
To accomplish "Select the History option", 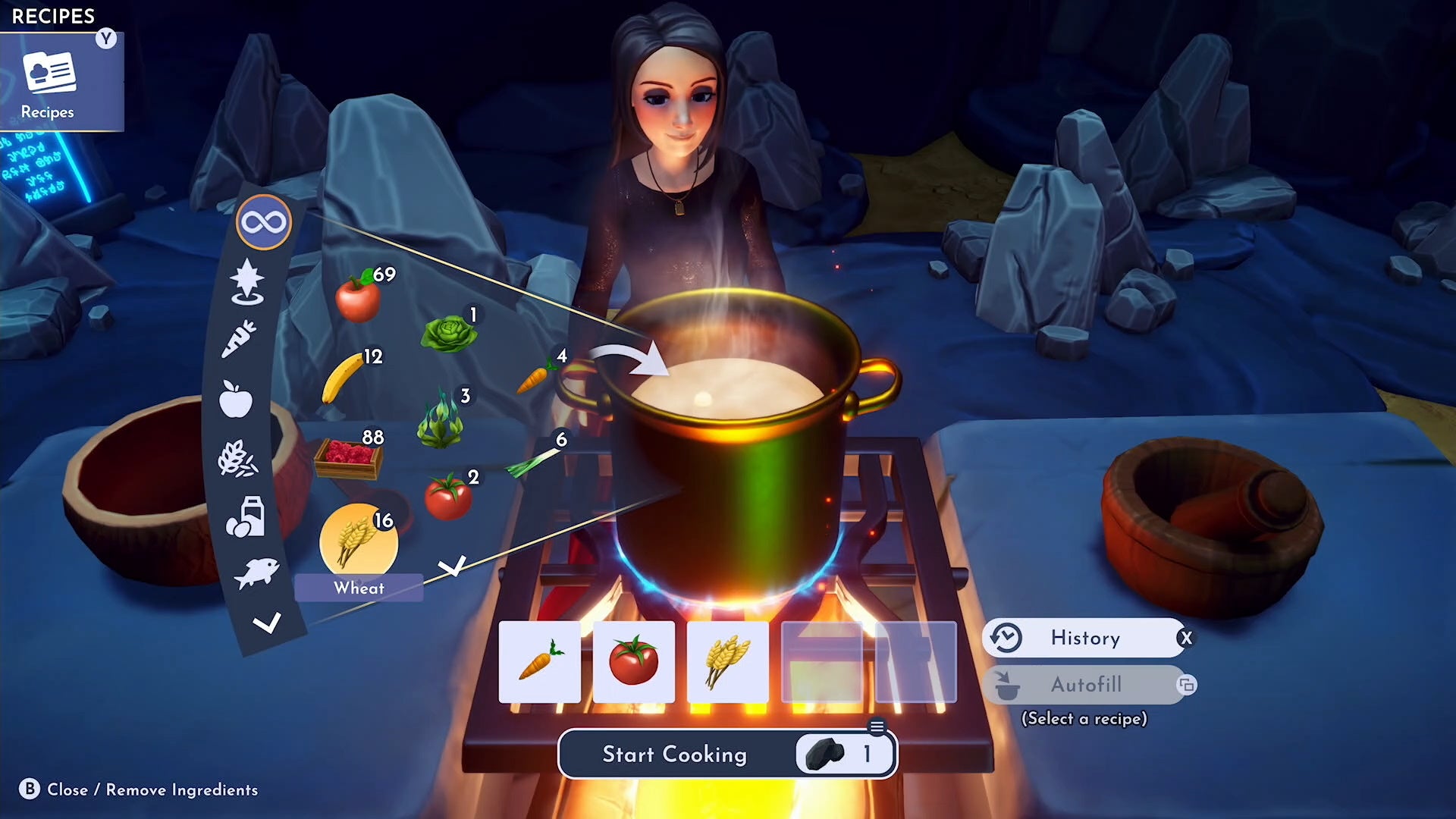I will (1086, 638).
